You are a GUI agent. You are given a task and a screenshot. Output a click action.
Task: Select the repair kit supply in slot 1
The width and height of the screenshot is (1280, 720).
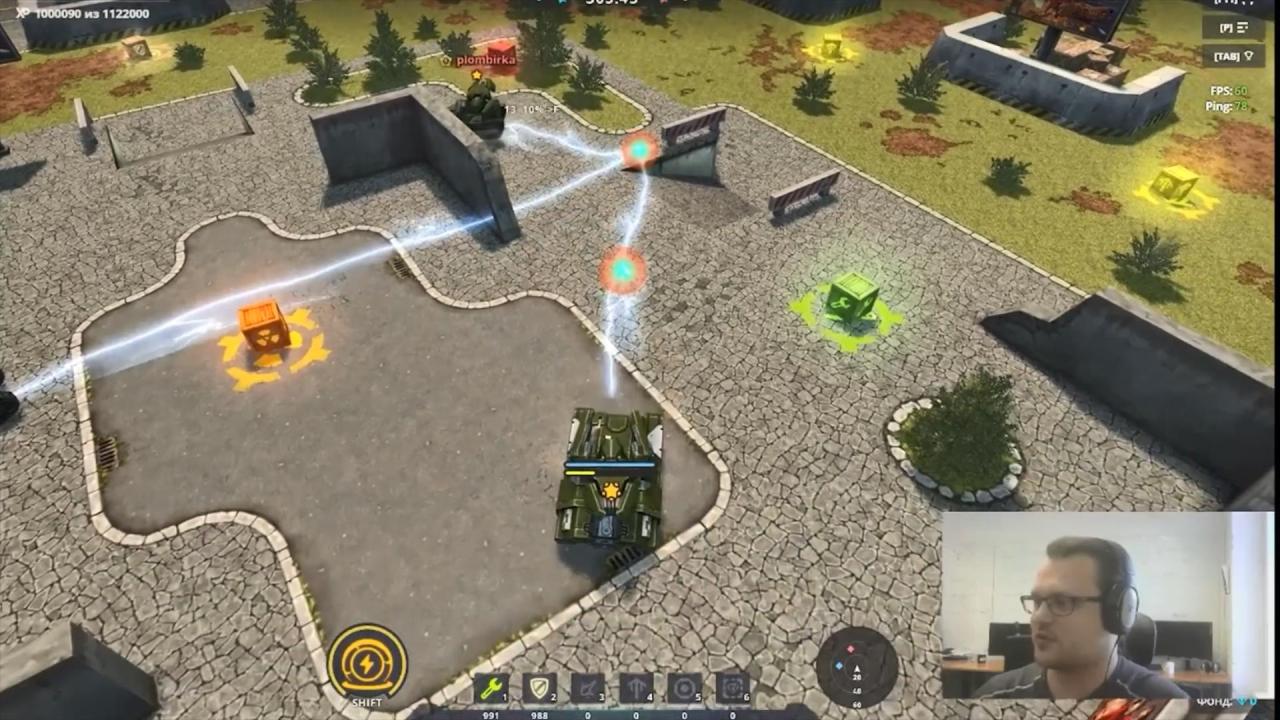click(x=488, y=689)
